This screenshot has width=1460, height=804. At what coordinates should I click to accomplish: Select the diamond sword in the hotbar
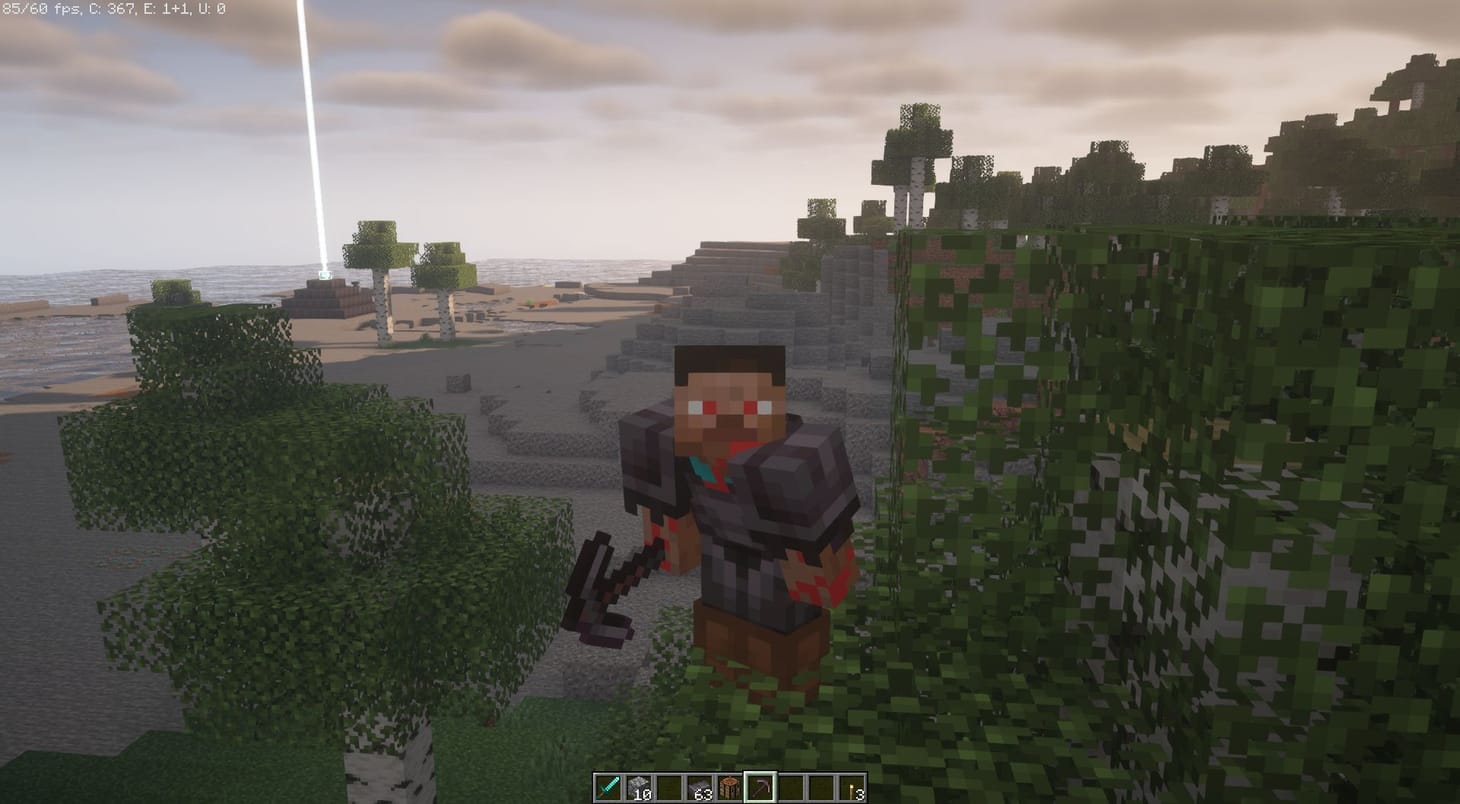(607, 787)
